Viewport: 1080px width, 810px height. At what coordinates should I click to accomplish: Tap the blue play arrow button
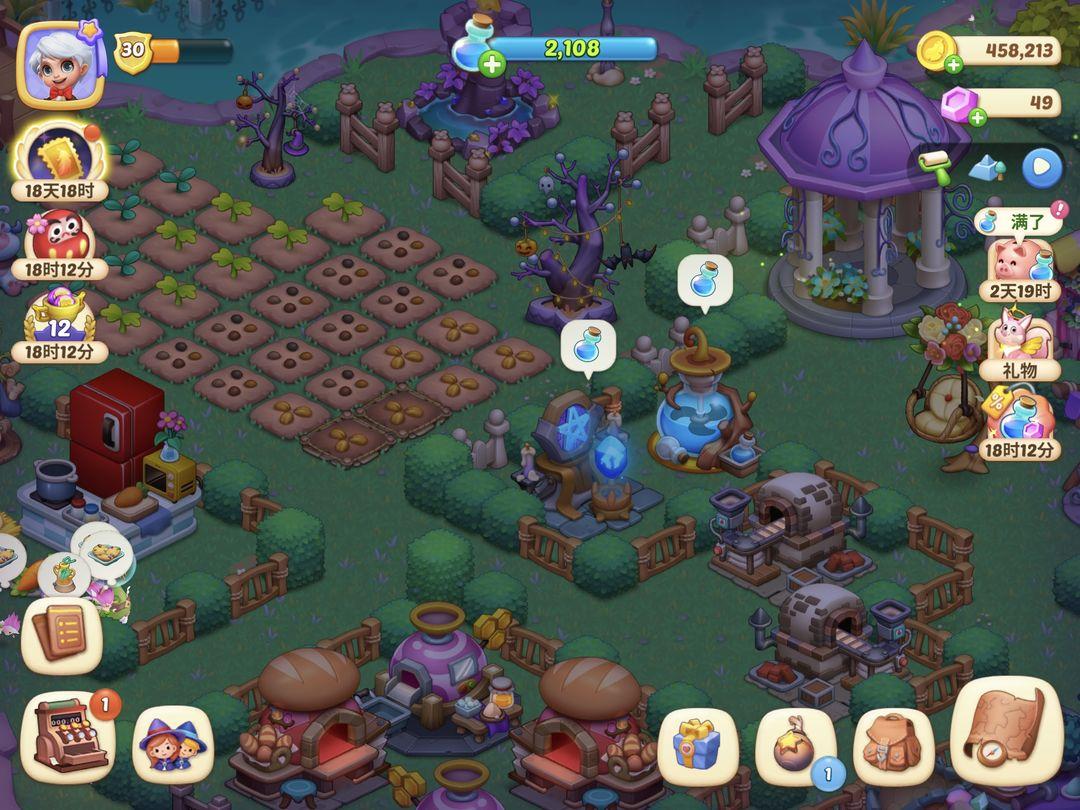(x=1041, y=167)
